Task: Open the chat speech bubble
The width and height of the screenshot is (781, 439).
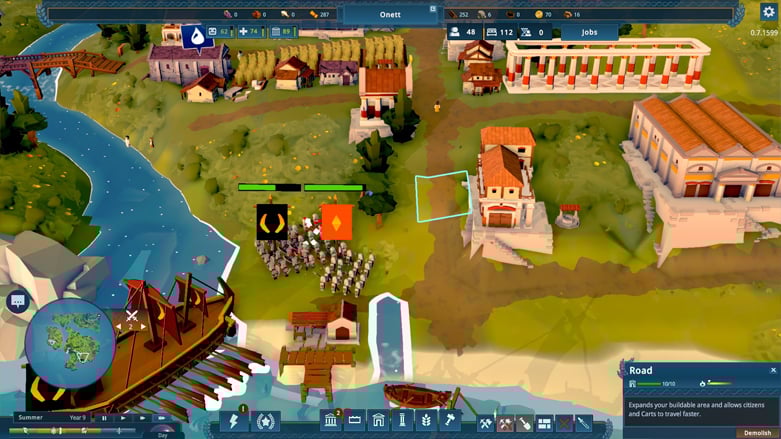Action: pos(18,300)
